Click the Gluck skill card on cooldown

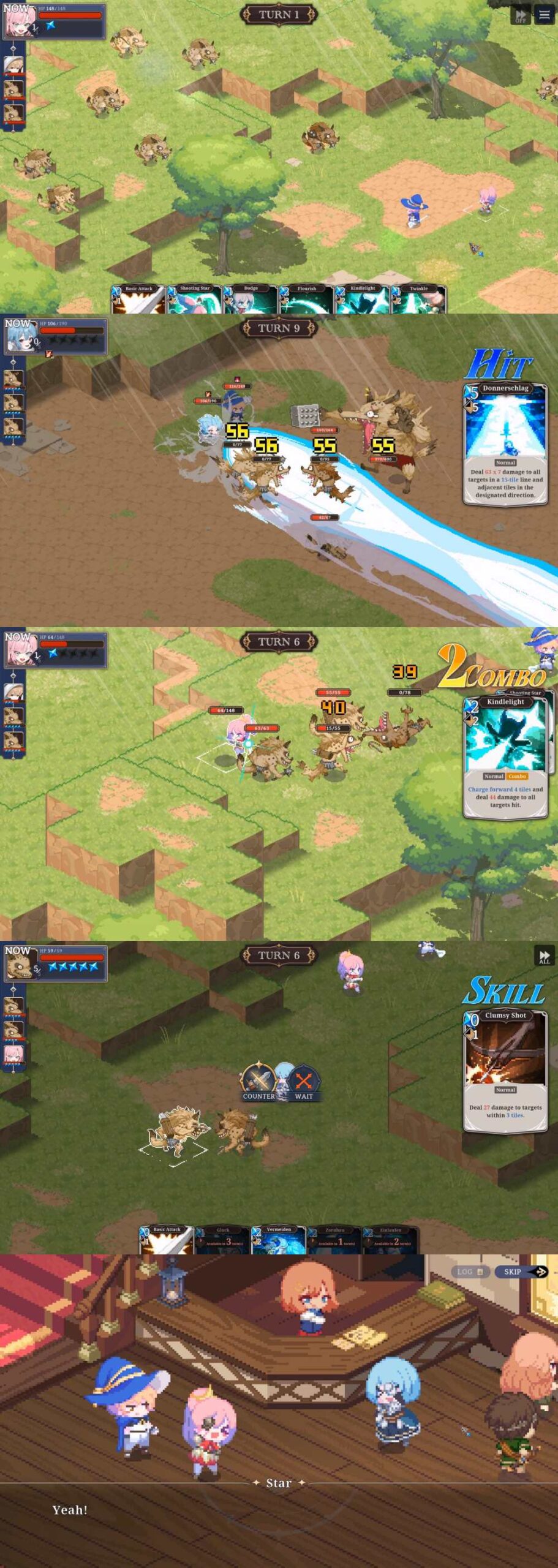223,1240
